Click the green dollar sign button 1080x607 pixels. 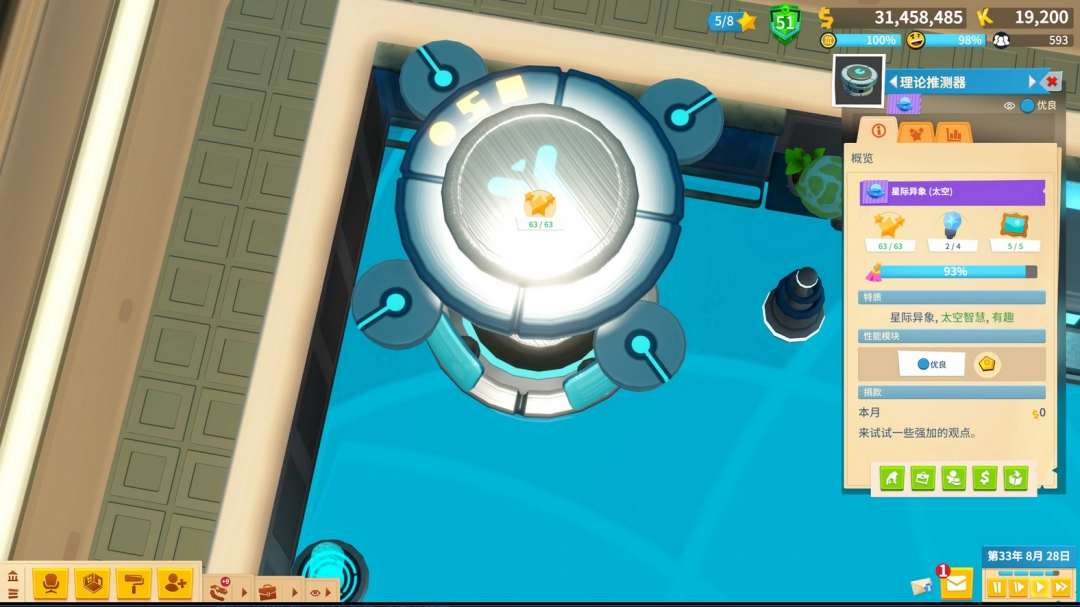985,478
